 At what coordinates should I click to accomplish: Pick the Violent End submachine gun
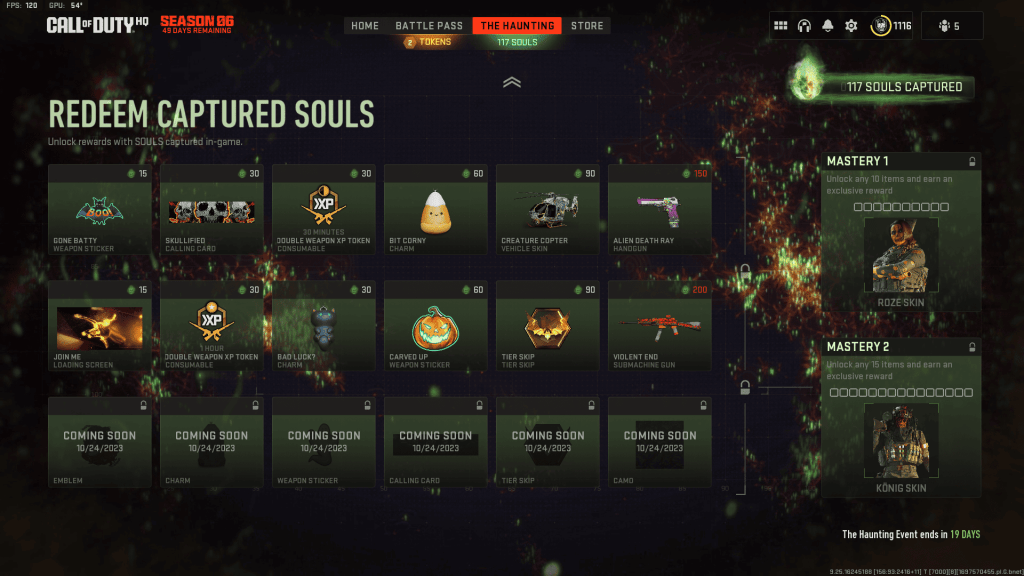click(x=660, y=326)
